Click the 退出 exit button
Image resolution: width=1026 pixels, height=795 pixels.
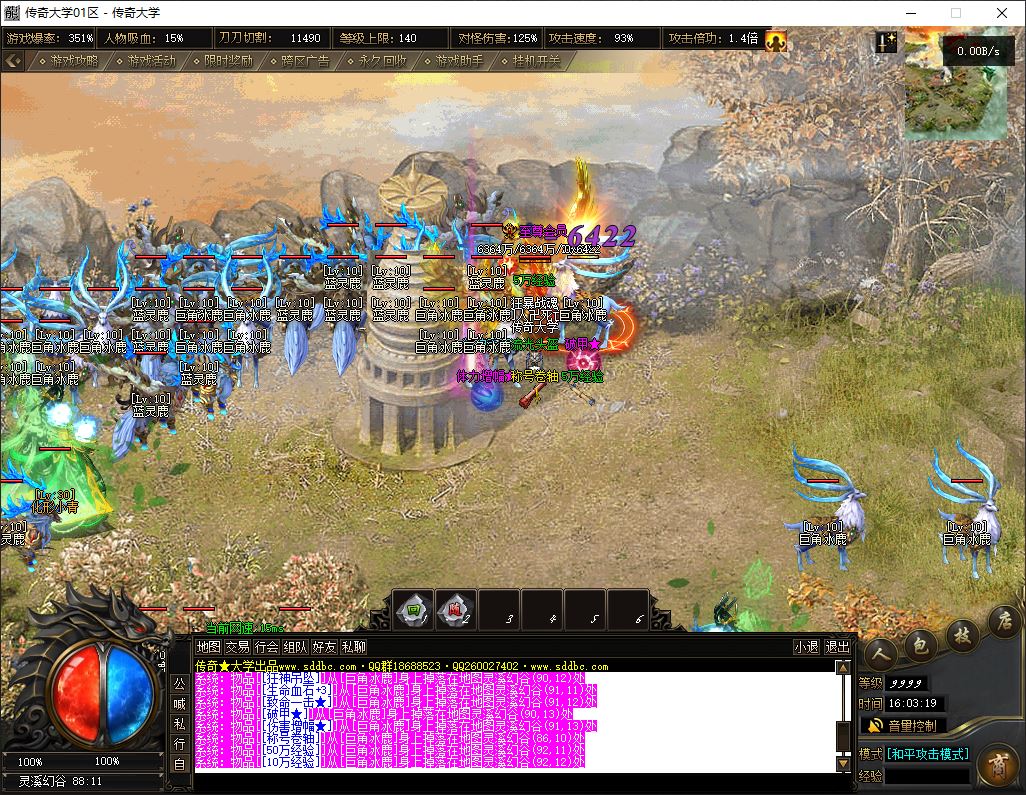[838, 647]
